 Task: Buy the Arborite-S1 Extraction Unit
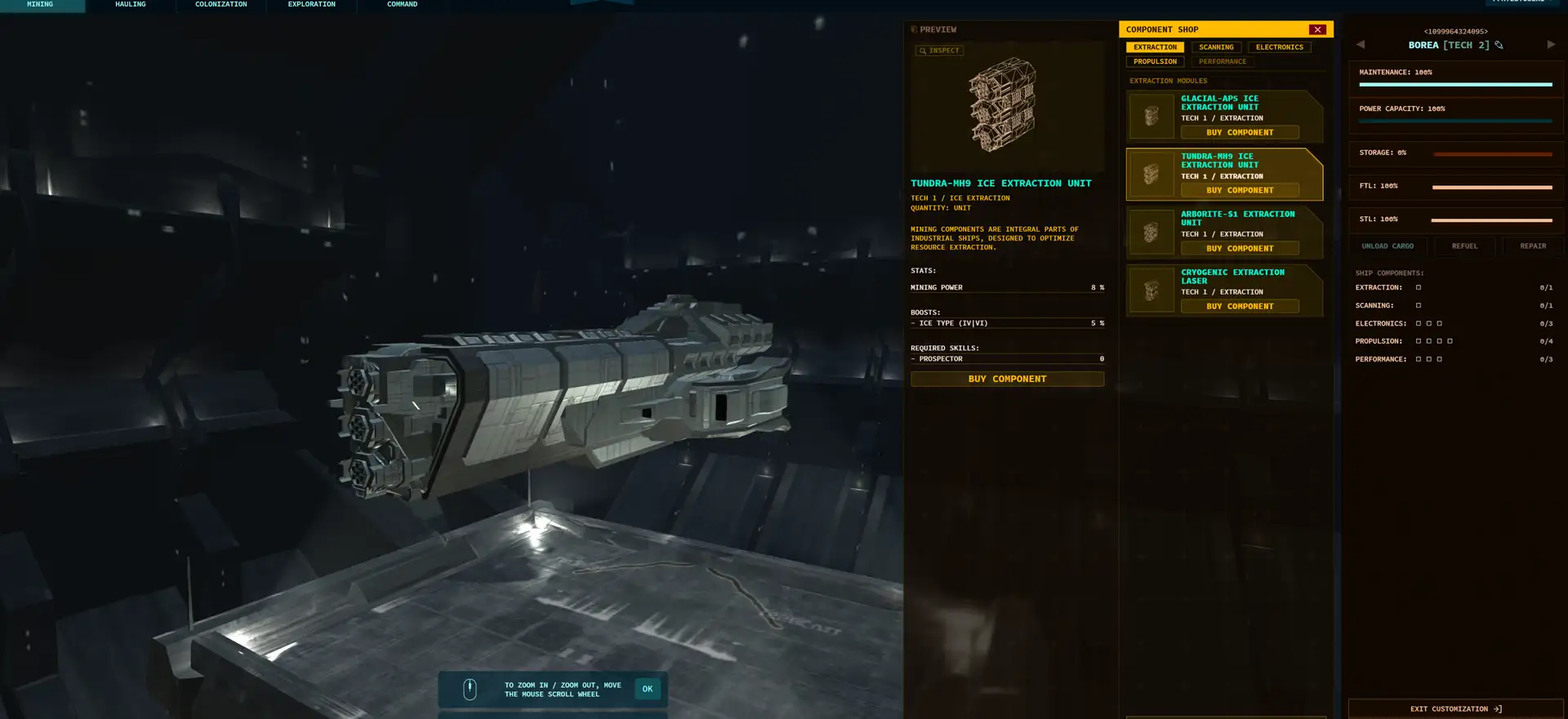(1240, 248)
